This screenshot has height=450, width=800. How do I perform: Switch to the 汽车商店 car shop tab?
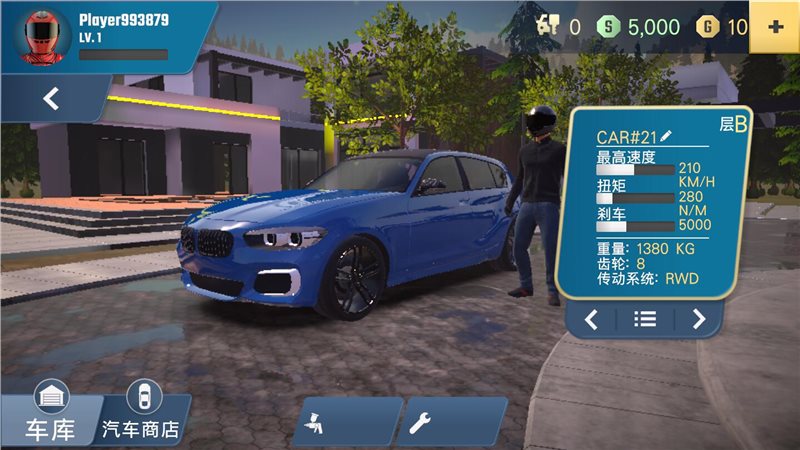pos(142,415)
